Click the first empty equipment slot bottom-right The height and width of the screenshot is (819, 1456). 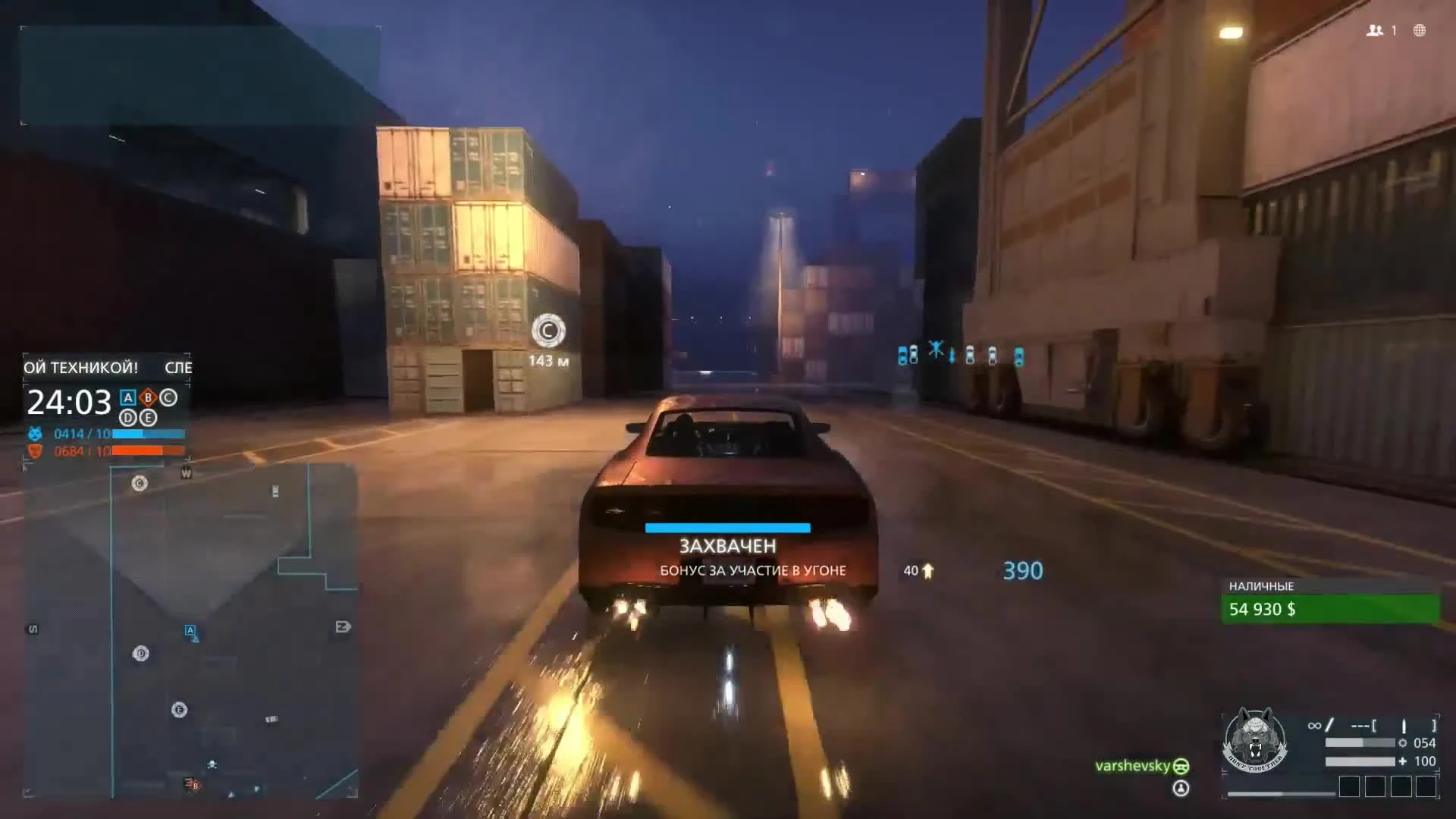(x=1349, y=786)
